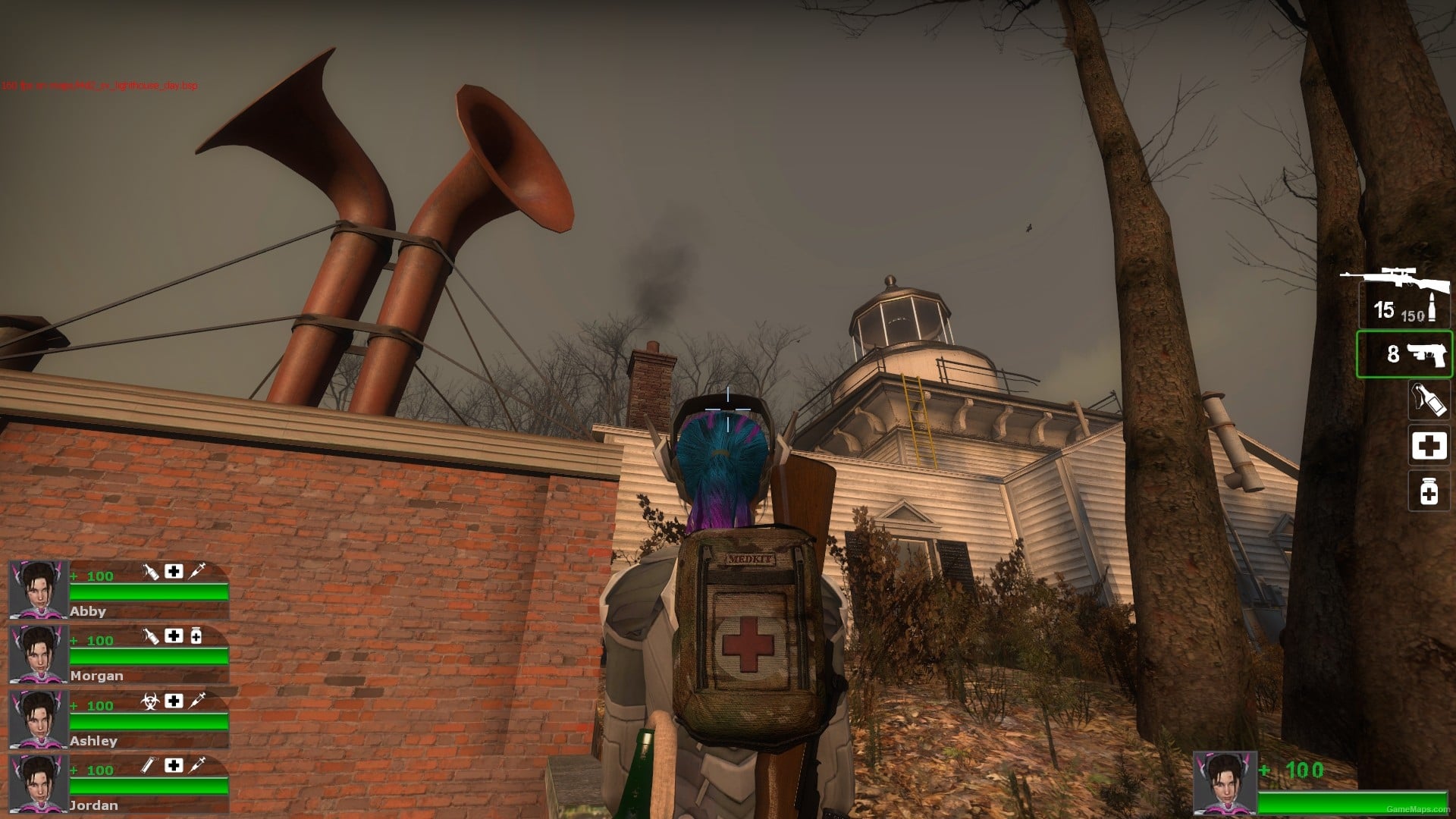Viewport: 1456px width, 819px height.
Task: Click Abby's medkit icon in her status panel
Action: pos(174,571)
